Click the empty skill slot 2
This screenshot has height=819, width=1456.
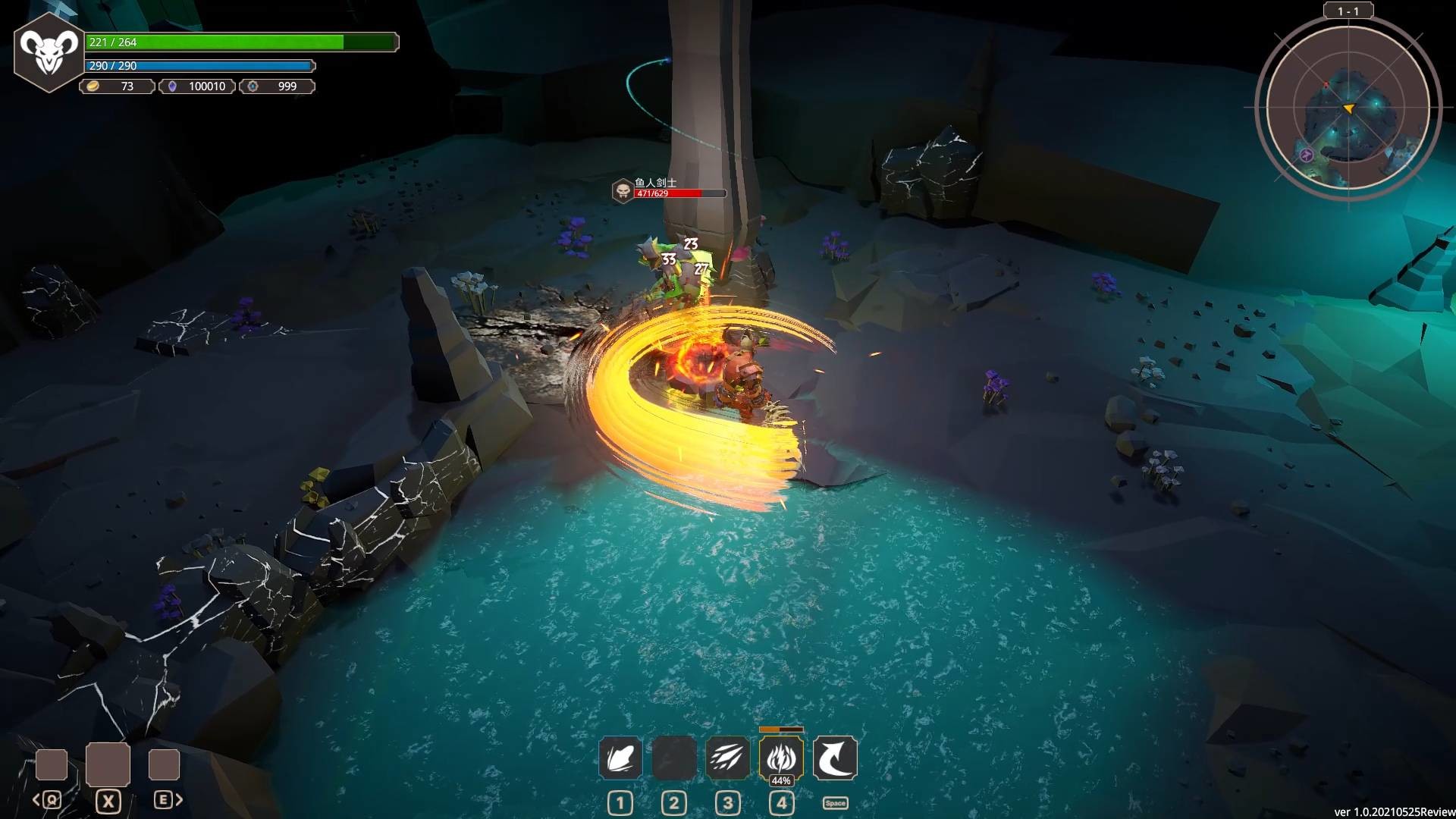673,758
